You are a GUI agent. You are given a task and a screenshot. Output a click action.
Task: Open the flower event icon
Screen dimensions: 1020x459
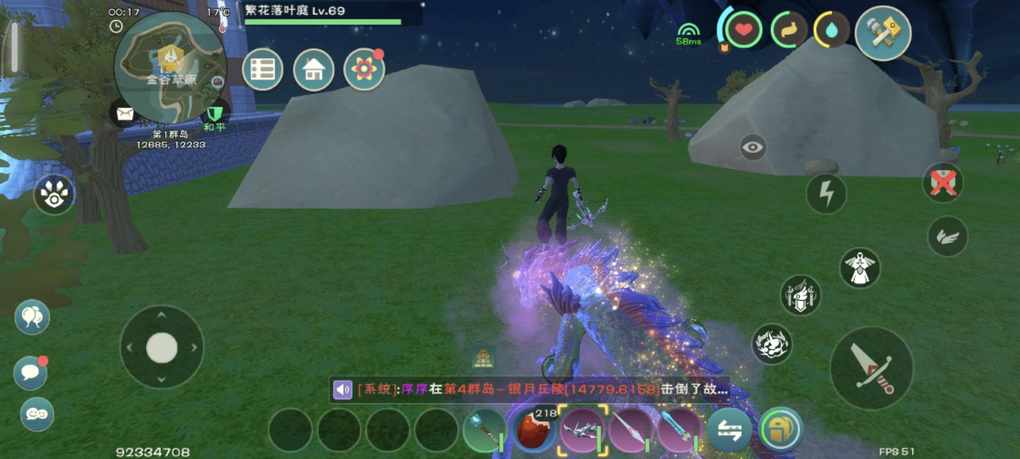364,69
